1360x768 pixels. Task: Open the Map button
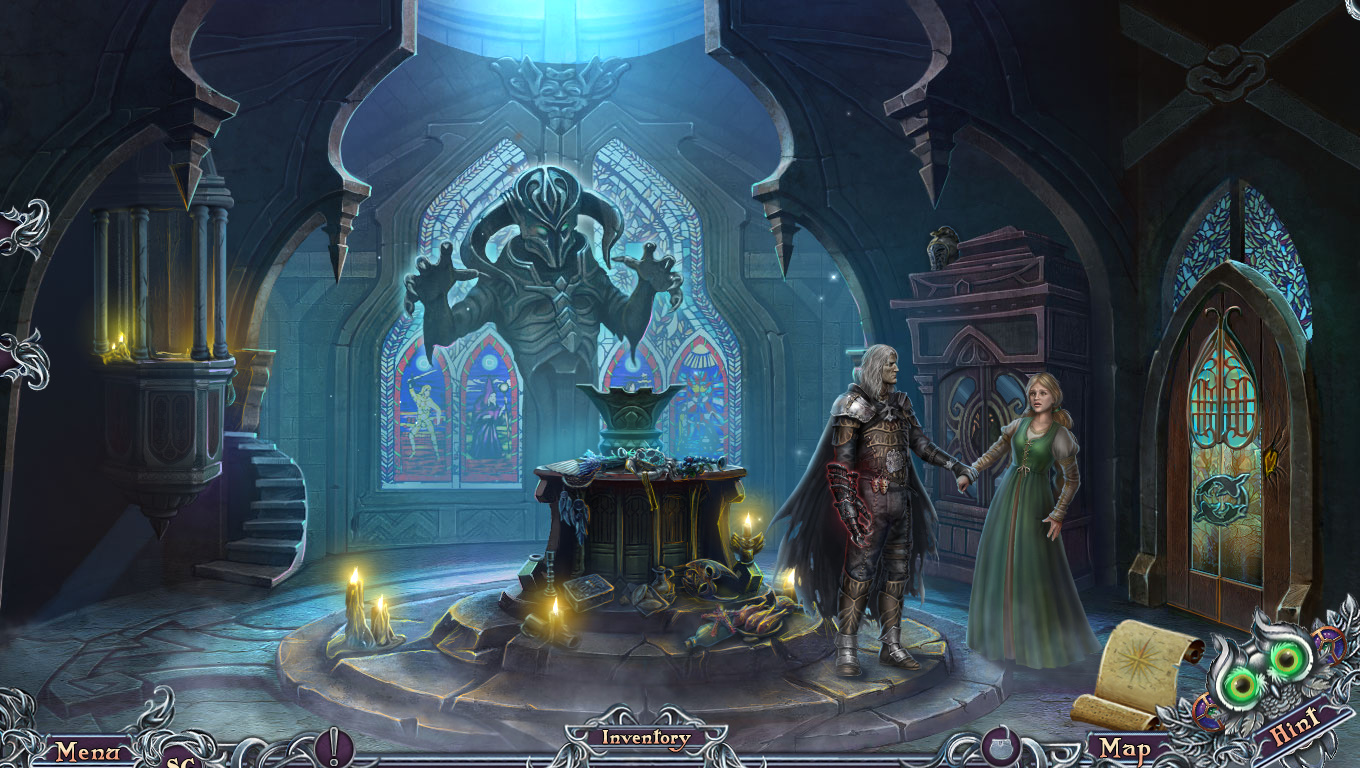pyautogui.click(x=1123, y=748)
